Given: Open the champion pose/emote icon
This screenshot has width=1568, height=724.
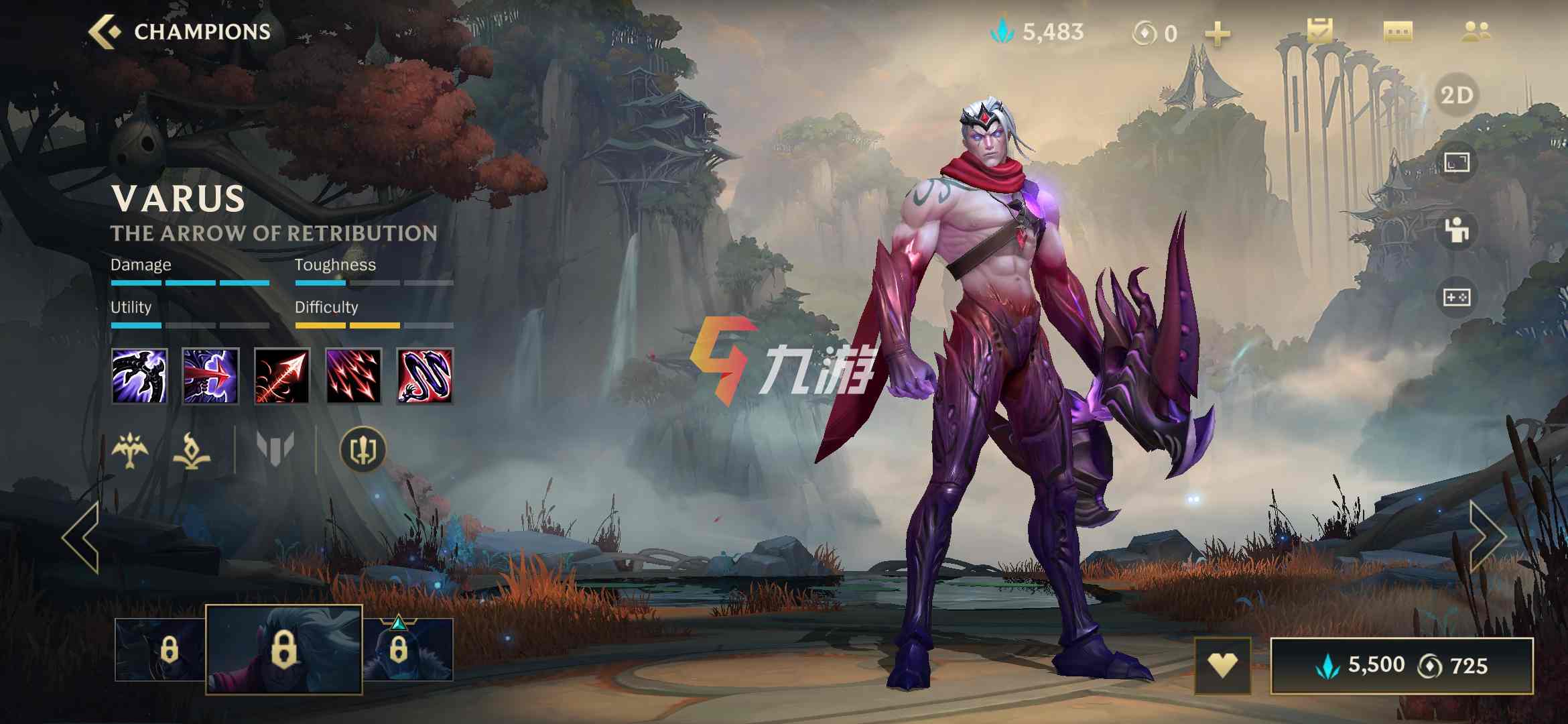Looking at the screenshot, I should tap(1457, 230).
